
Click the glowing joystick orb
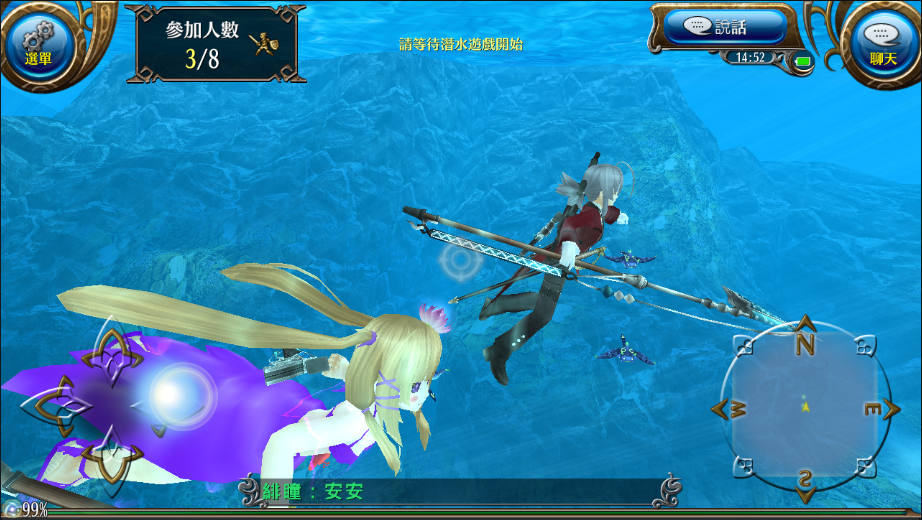tap(177, 395)
